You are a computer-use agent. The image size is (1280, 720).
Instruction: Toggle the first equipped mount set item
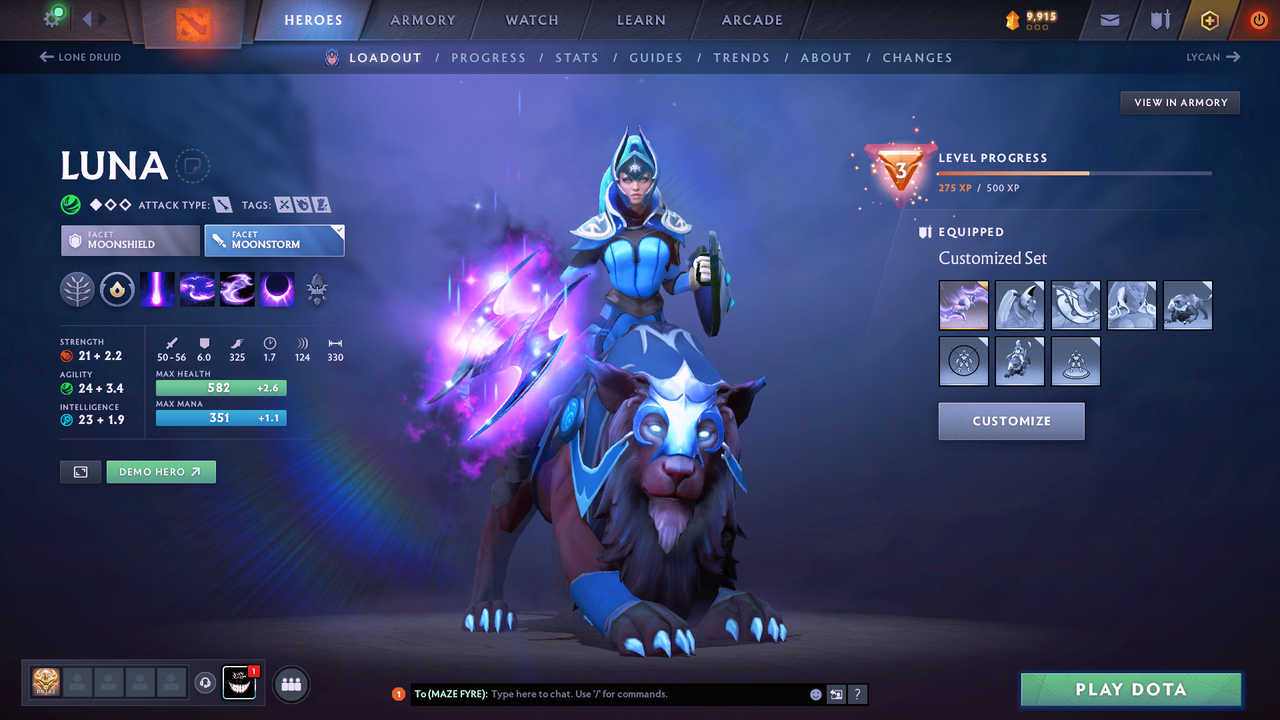[x=963, y=305]
